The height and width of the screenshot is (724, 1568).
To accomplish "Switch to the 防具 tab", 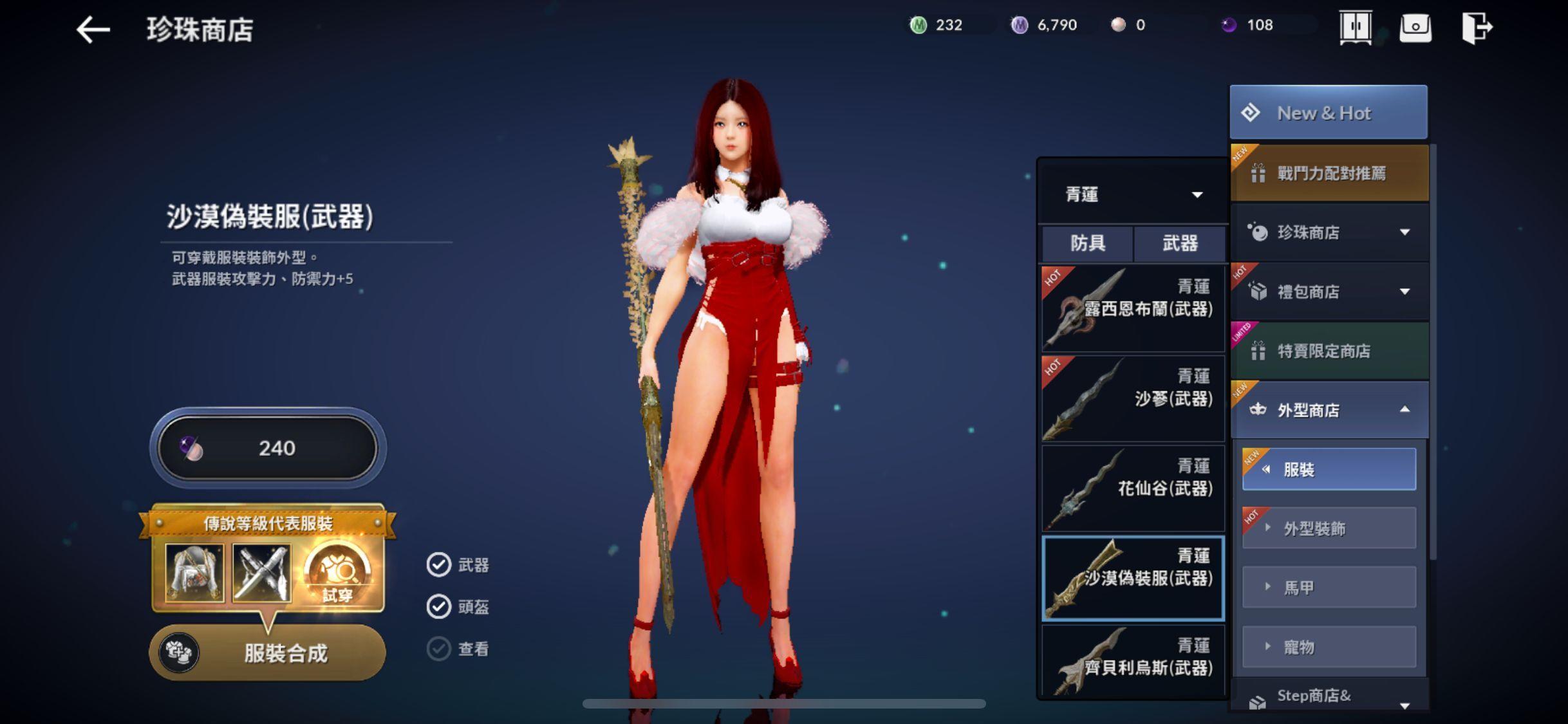I will pyautogui.click(x=1087, y=244).
